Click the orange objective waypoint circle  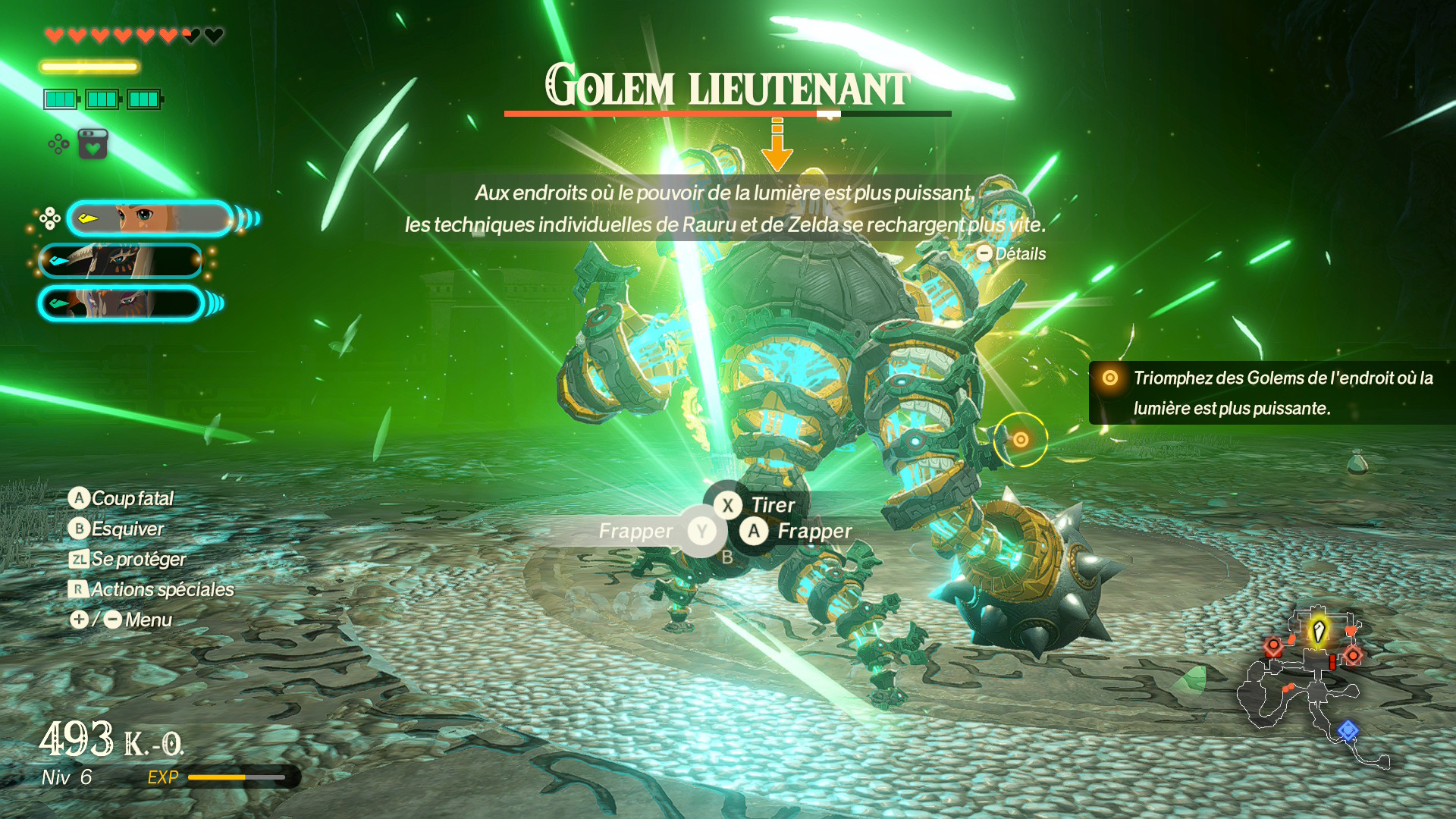1021,440
